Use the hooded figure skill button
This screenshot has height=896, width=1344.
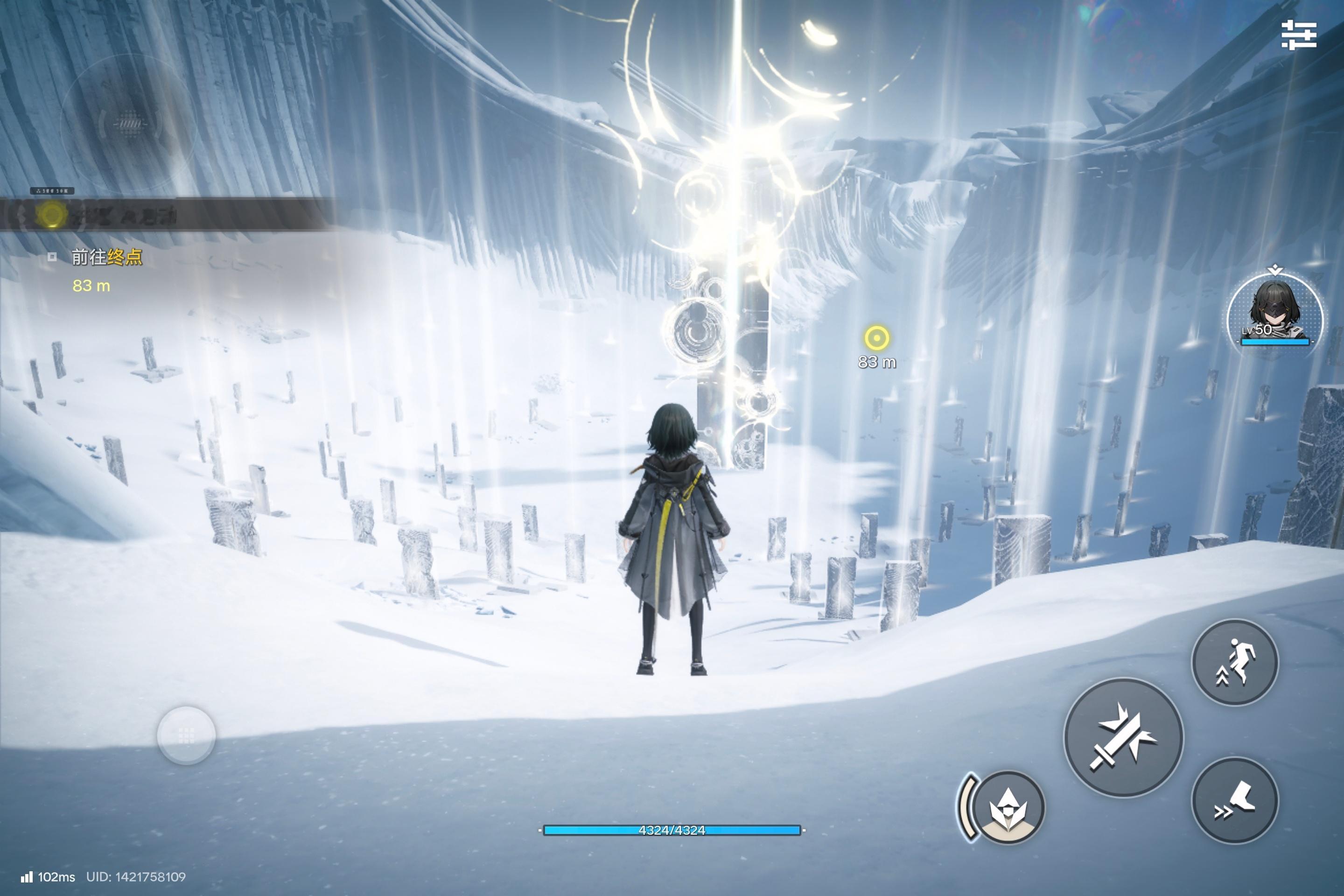(x=1008, y=806)
